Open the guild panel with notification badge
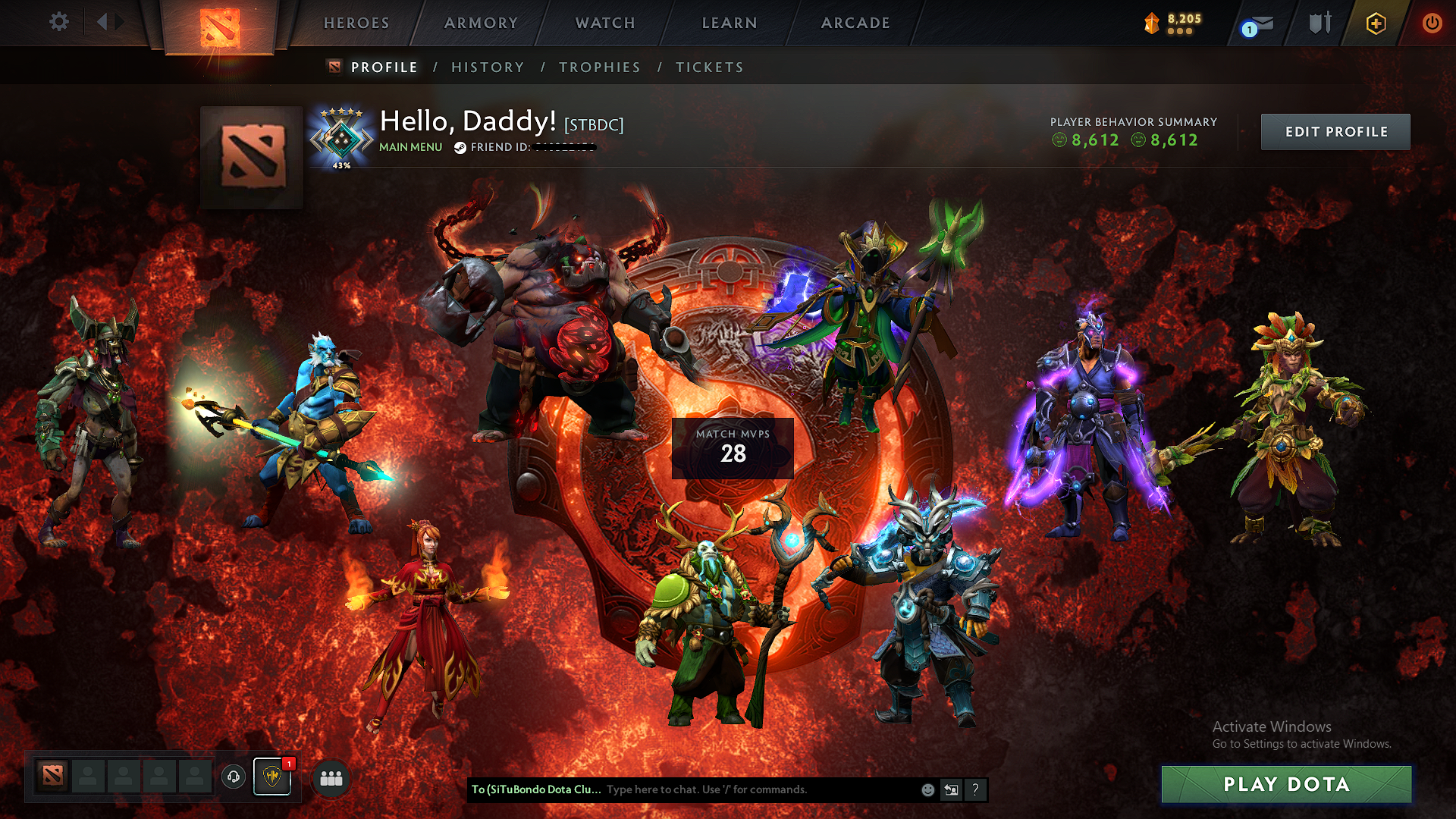Image resolution: width=1456 pixels, height=819 pixels. tap(271, 778)
